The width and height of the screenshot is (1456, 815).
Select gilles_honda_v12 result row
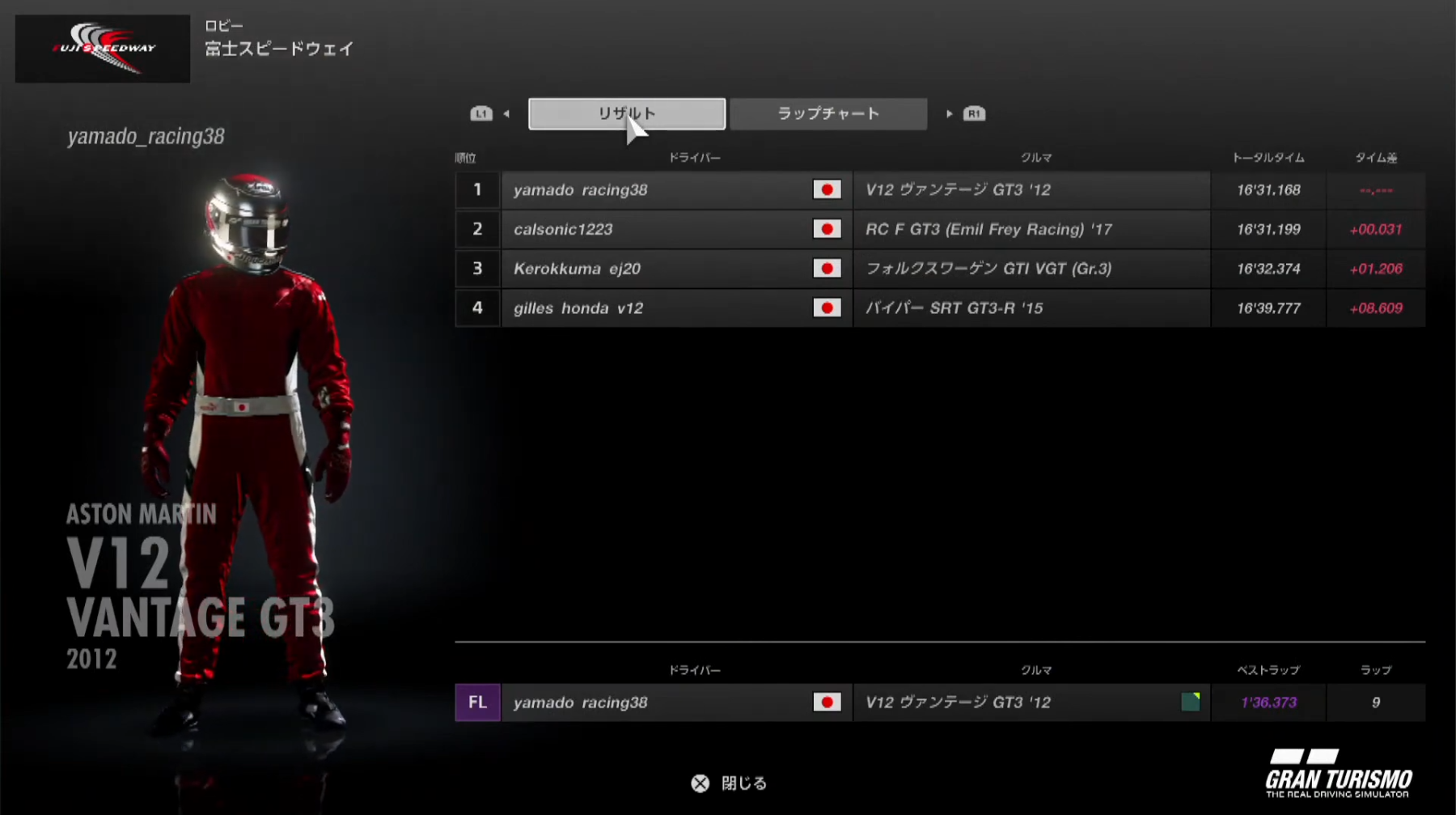[x=938, y=308]
